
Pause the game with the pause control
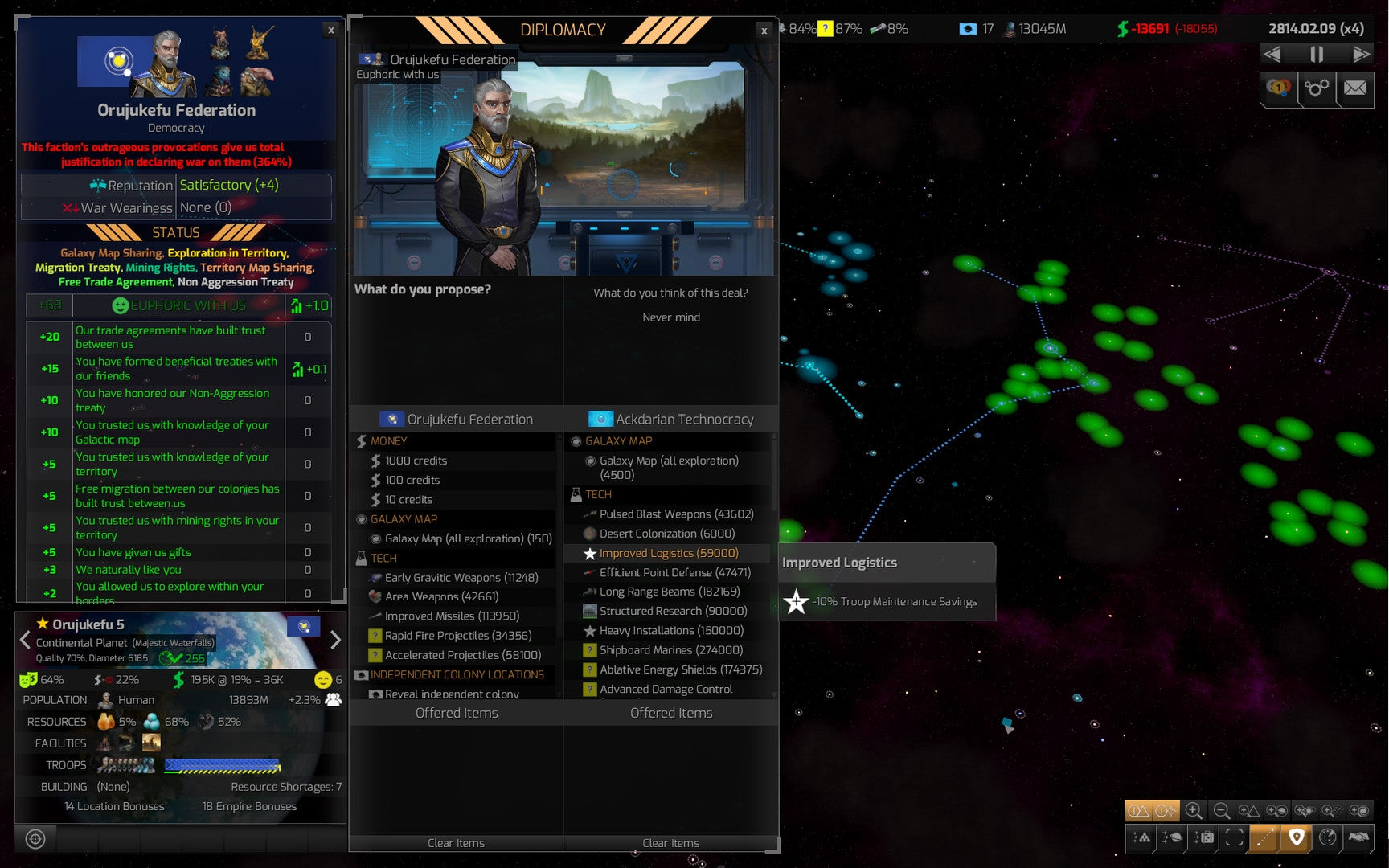[1316, 54]
